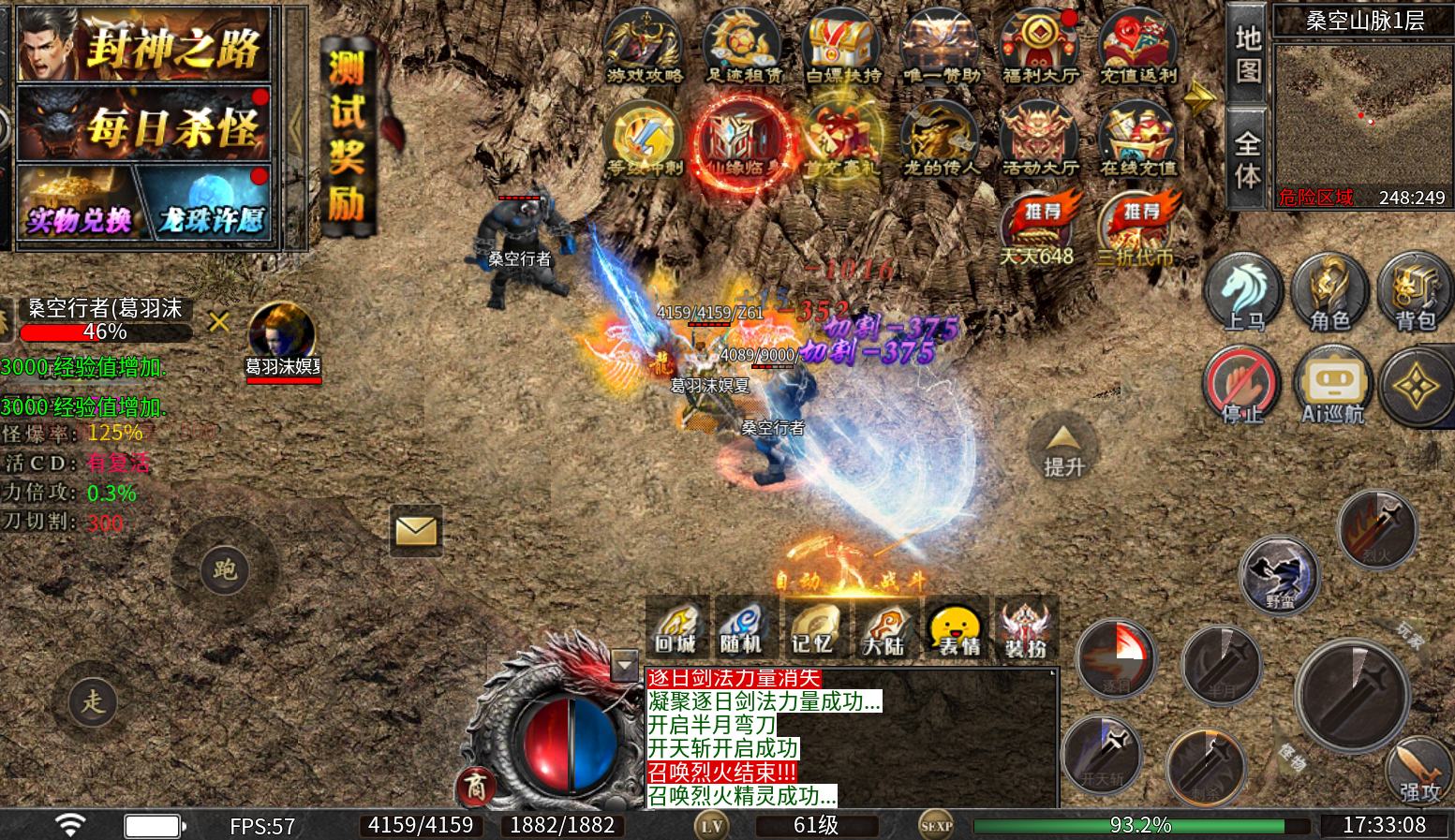1455x840 pixels.
Task: Open the 表情 emoji button
Action: tap(957, 627)
